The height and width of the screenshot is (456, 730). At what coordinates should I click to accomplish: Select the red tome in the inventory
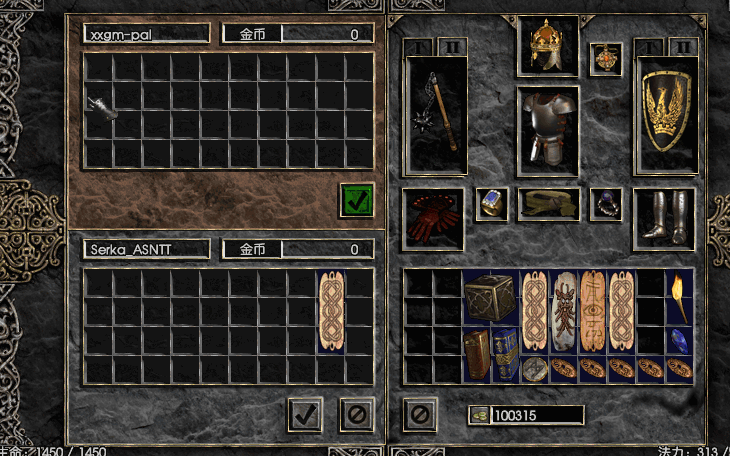tap(477, 355)
